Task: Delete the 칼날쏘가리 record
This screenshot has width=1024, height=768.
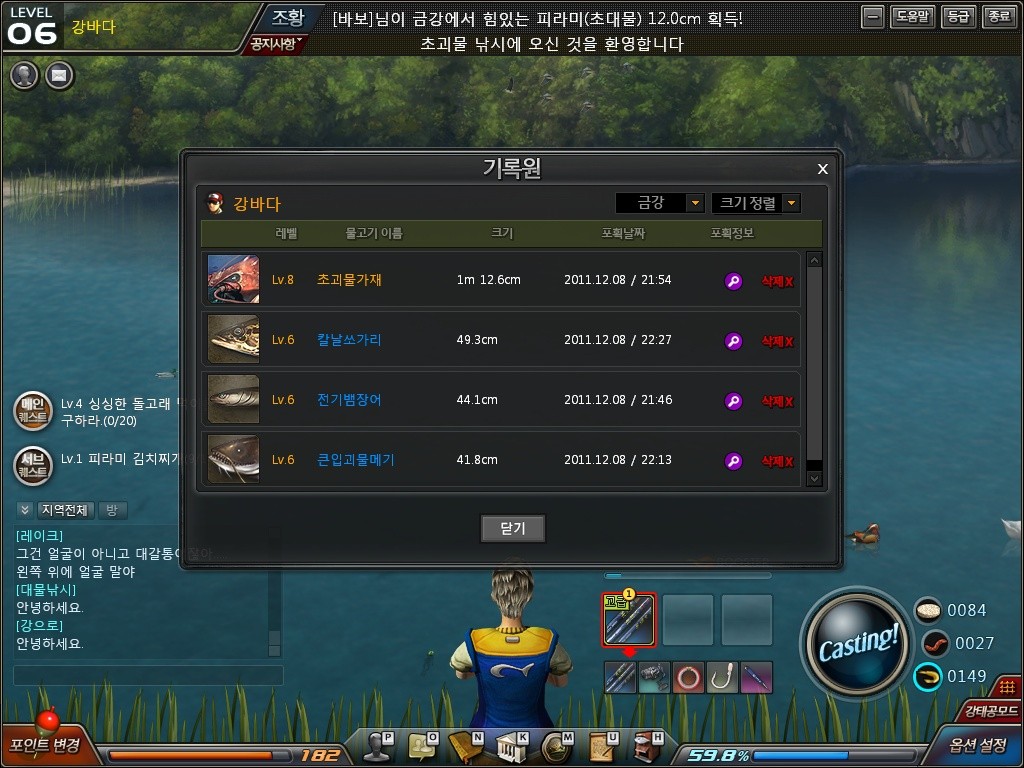Action: tap(777, 341)
